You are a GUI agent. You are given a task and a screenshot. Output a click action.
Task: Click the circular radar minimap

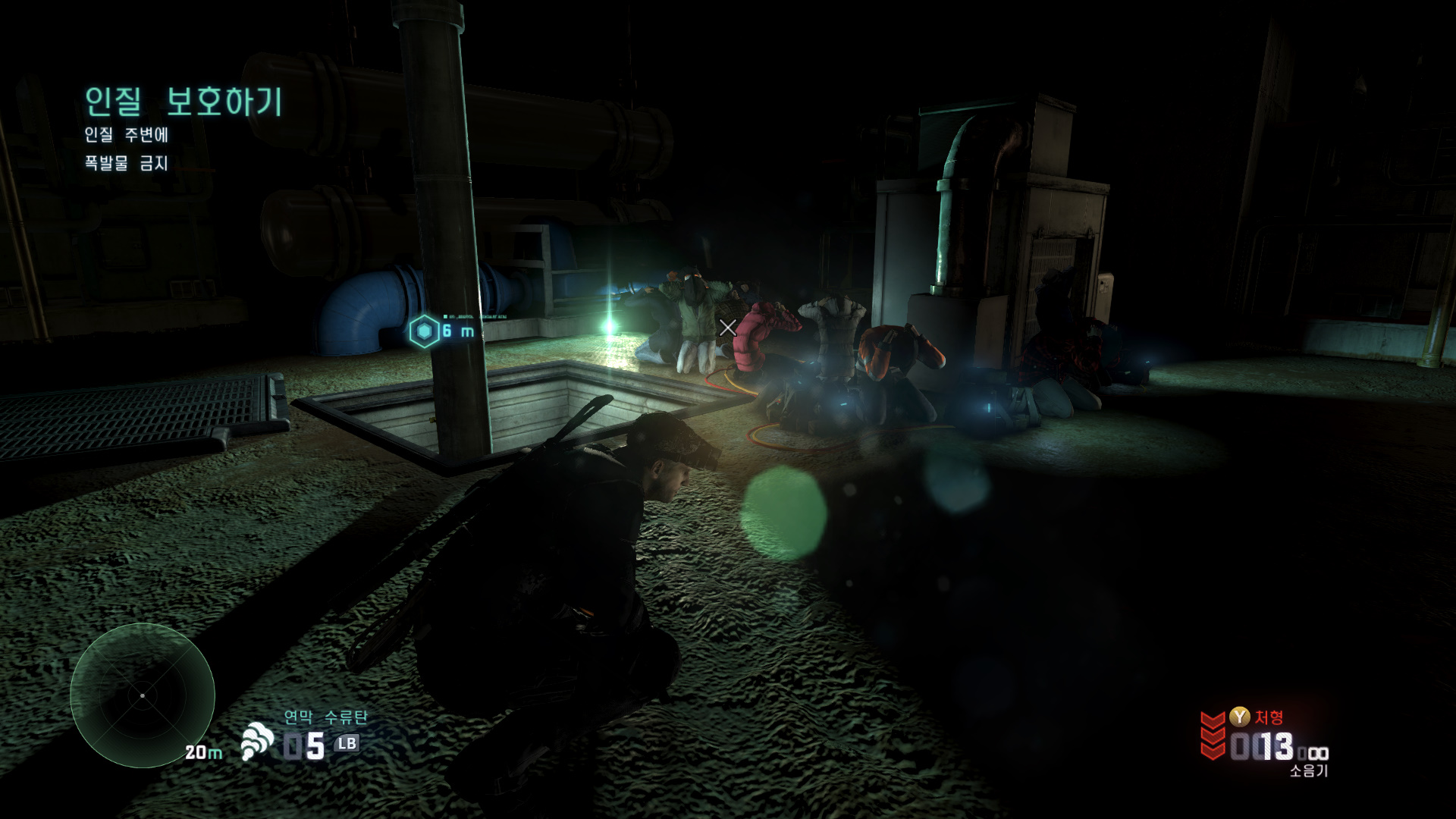tap(143, 695)
